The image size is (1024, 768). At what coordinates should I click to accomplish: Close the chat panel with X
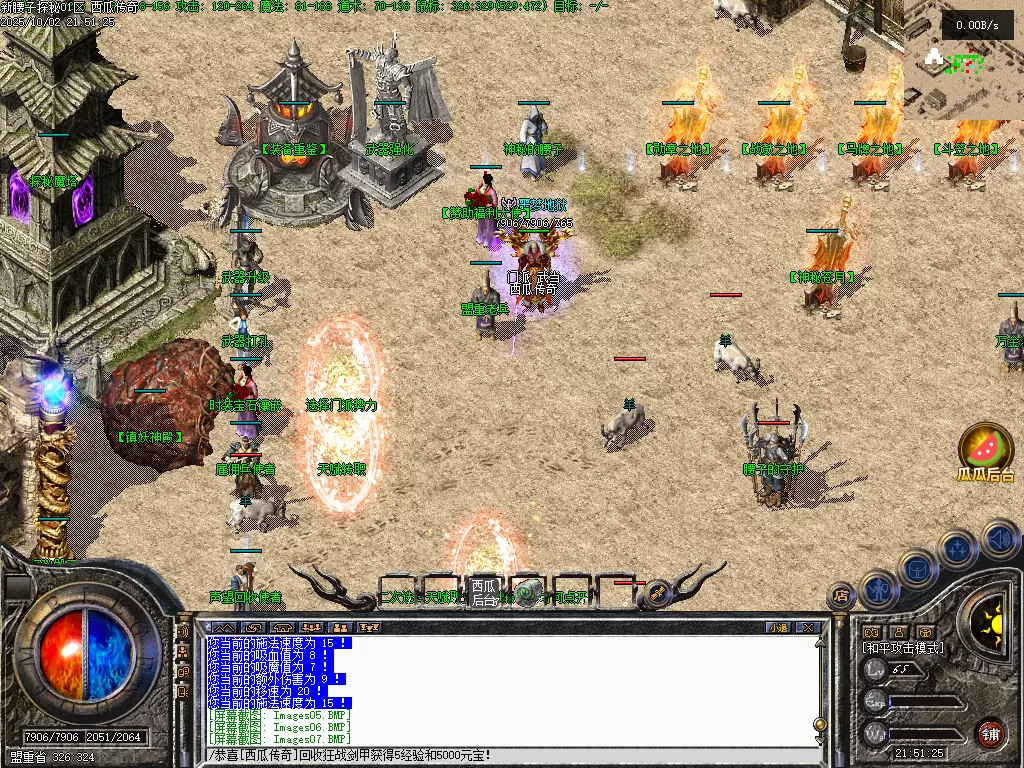point(808,627)
